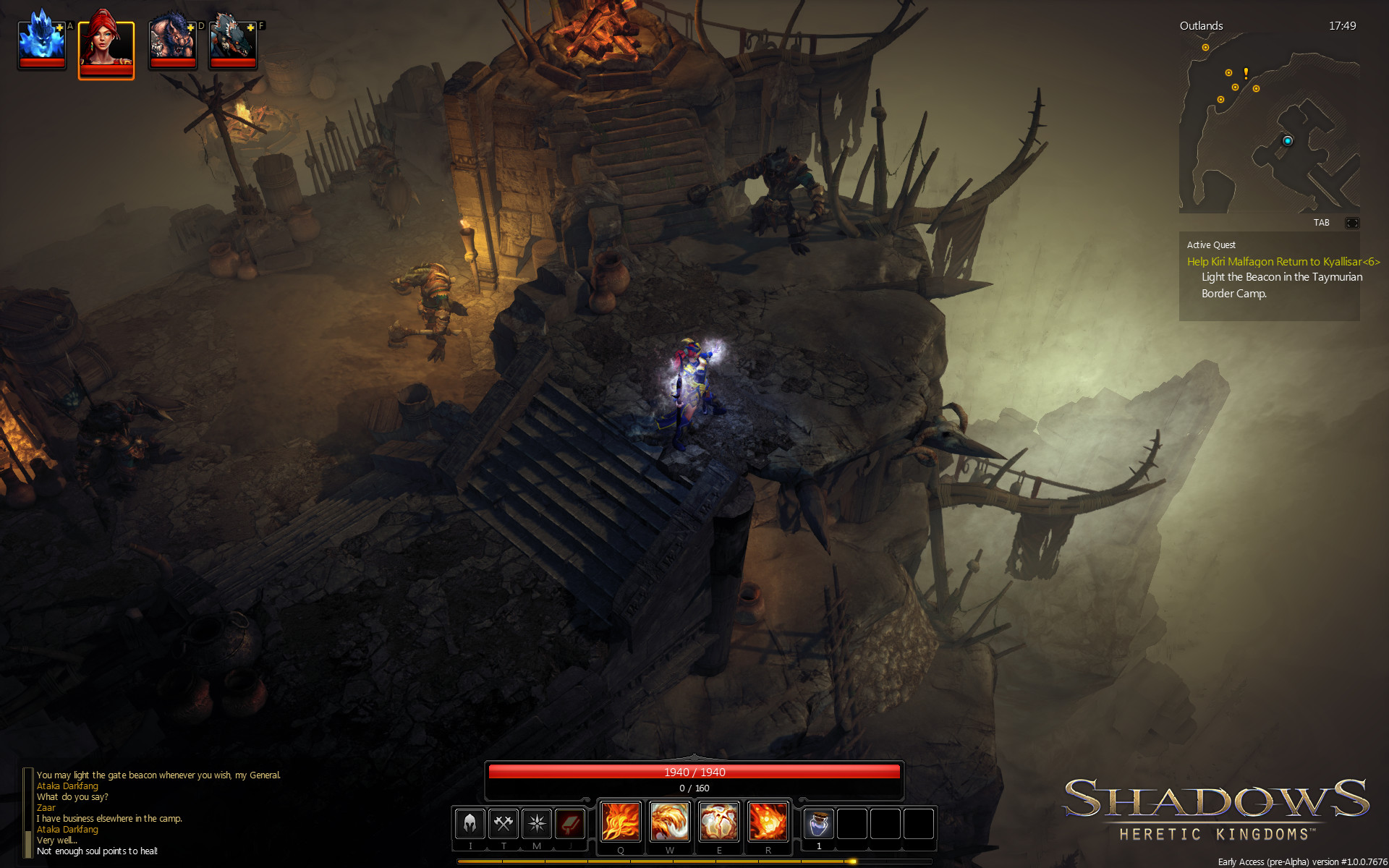This screenshot has width=1389, height=868.
Task: Switch to the beast companion portrait D
Action: (x=173, y=43)
